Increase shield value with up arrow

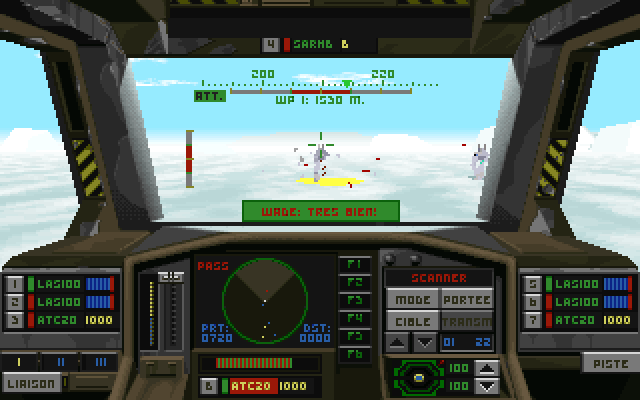point(487,369)
